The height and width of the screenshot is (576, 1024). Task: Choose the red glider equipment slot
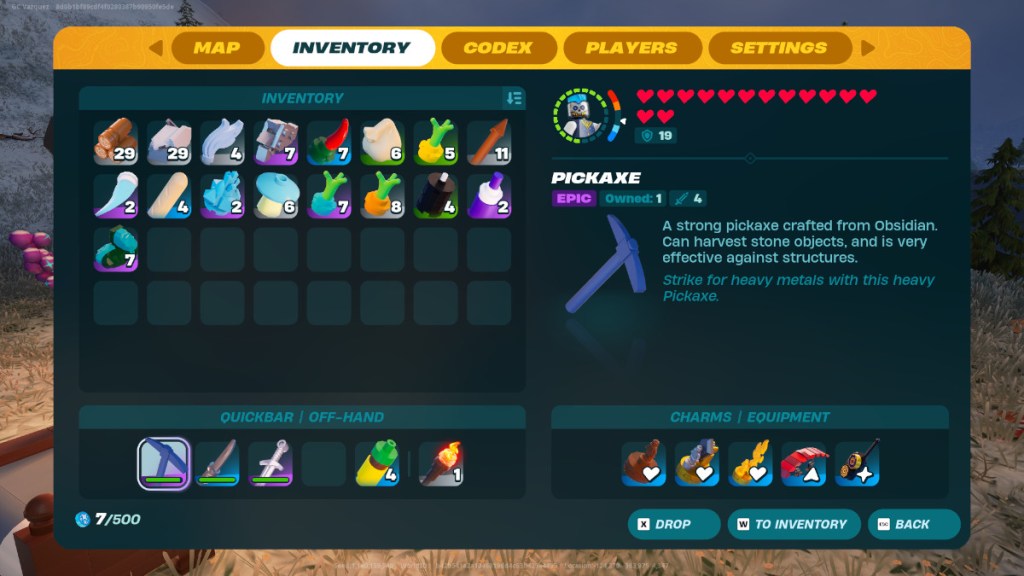pos(804,463)
